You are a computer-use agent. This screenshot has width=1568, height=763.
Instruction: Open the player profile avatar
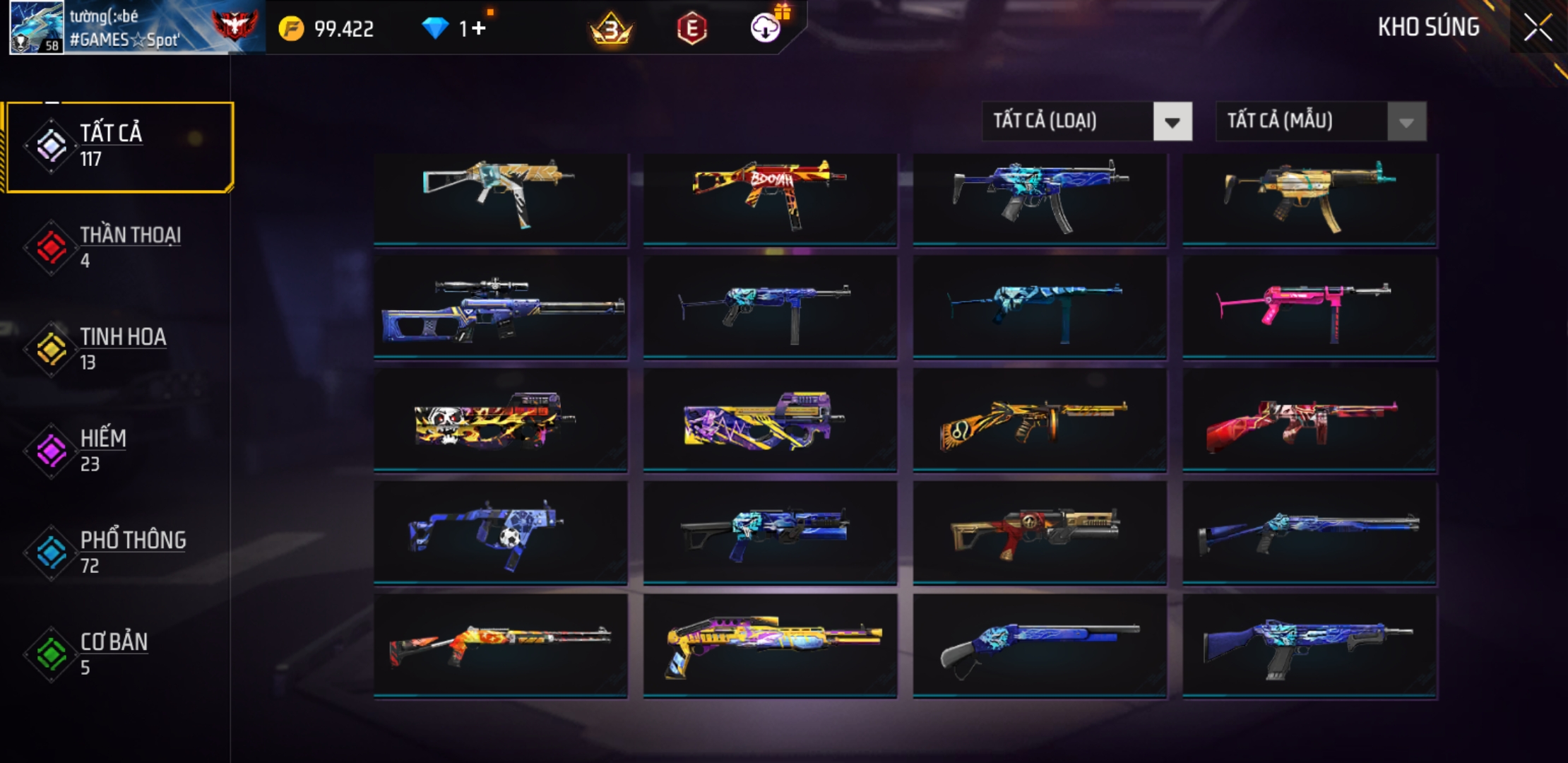36,28
